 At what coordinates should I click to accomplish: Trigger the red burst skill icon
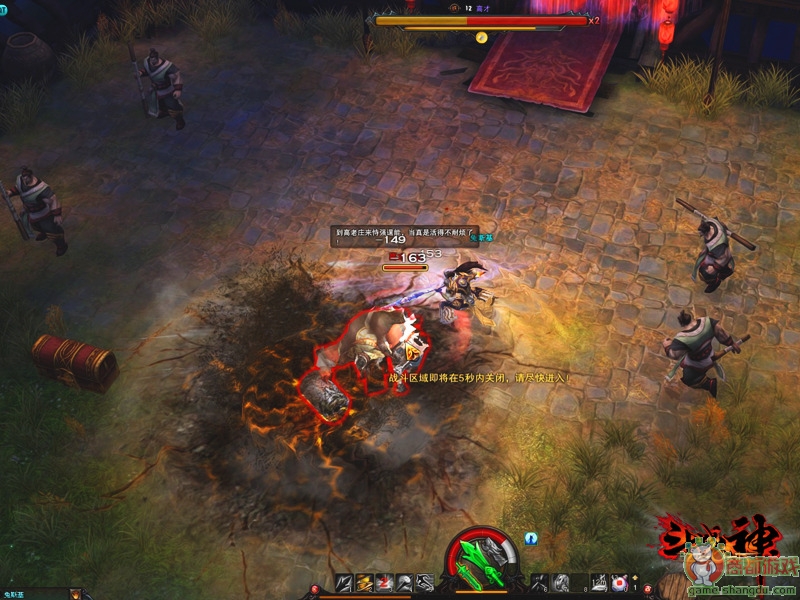coord(384,582)
